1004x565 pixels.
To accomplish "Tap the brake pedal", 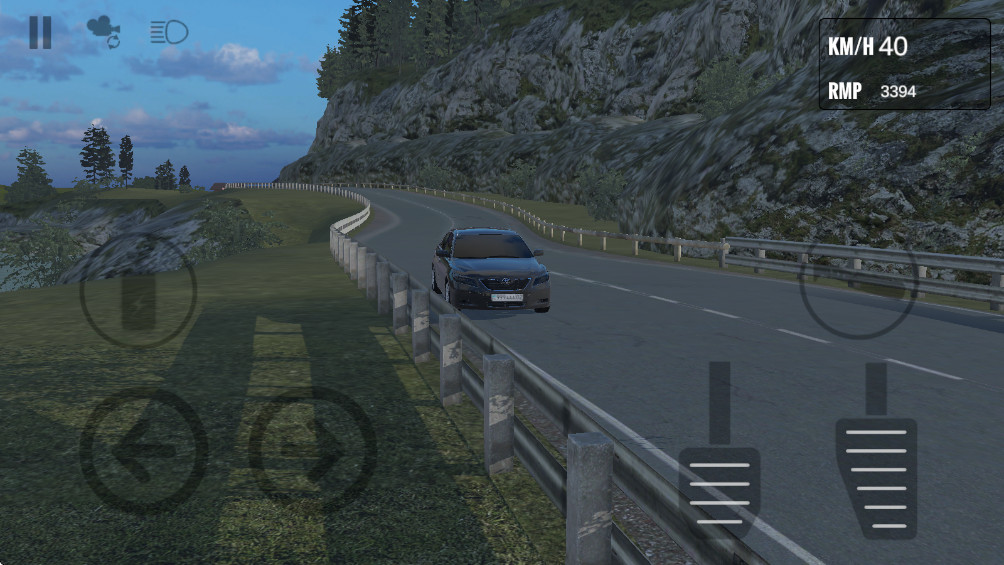I will click(719, 490).
